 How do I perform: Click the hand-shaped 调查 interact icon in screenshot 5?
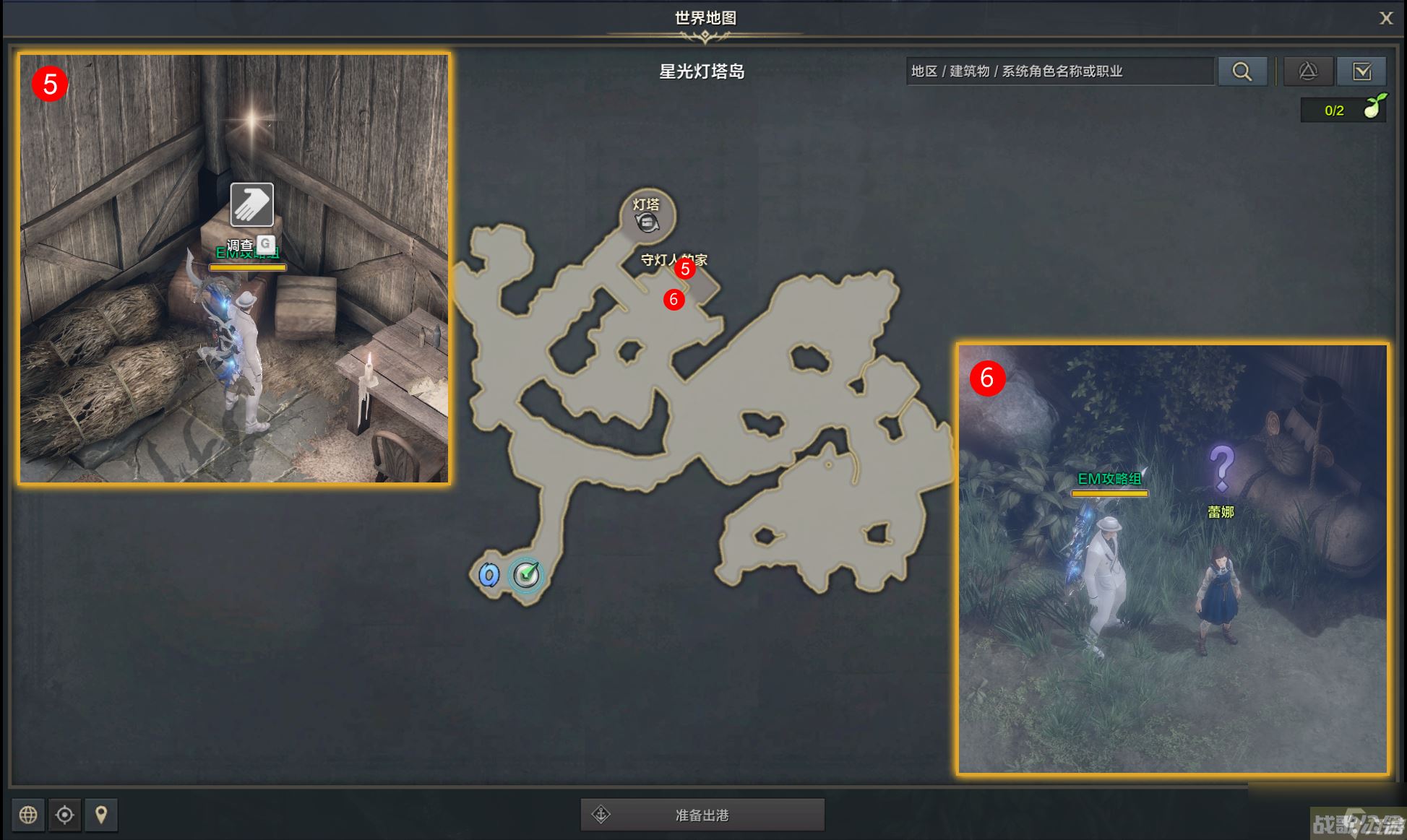click(251, 206)
